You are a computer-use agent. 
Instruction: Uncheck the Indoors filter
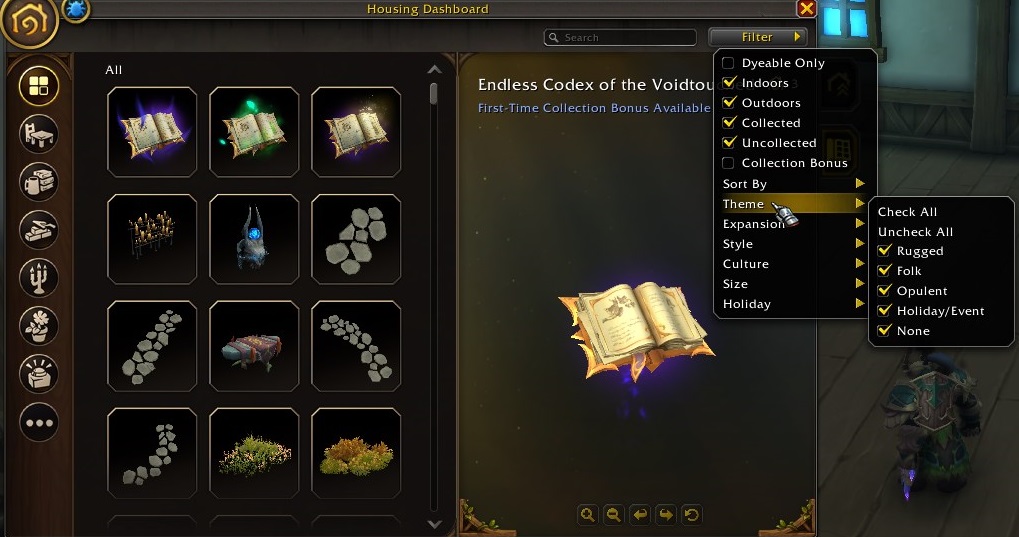coord(729,83)
